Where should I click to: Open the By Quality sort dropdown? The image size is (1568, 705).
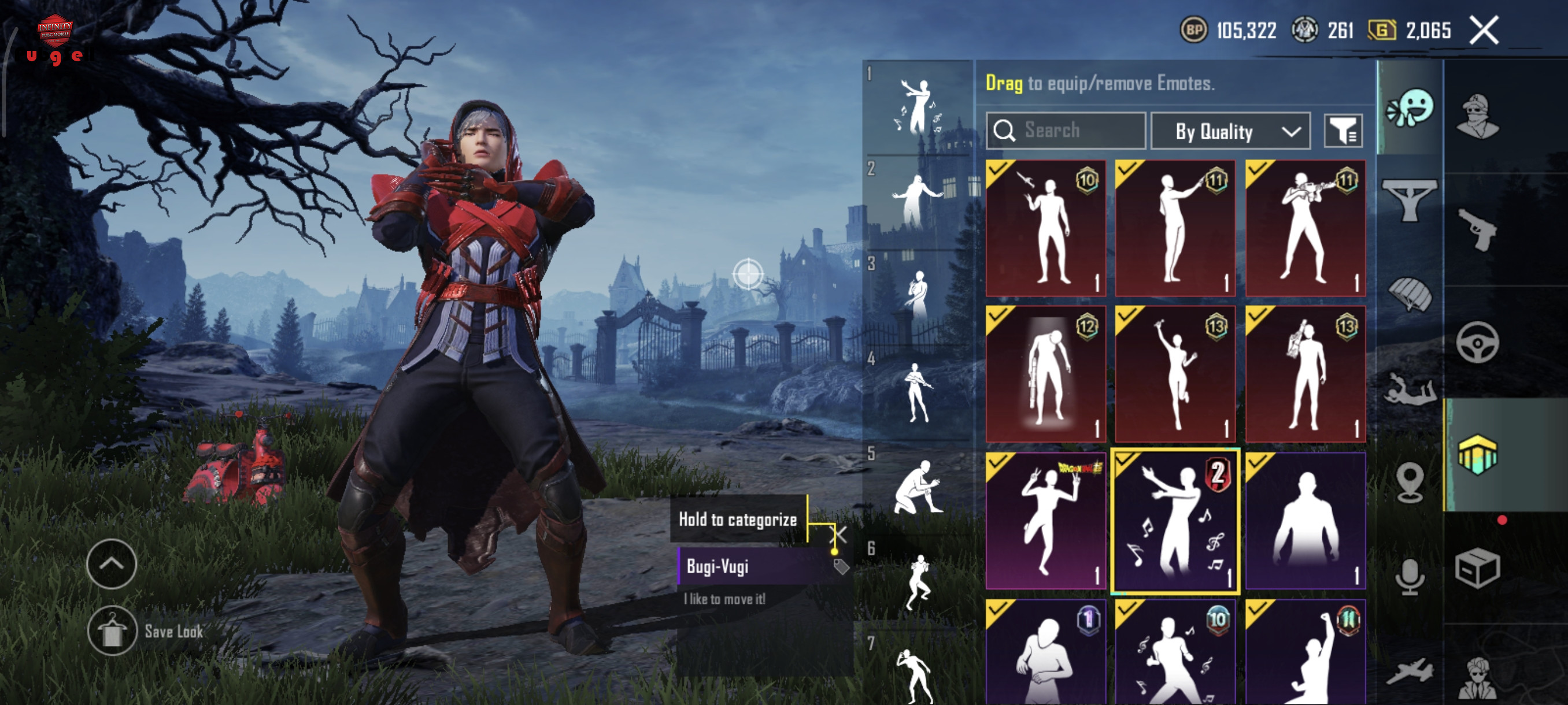pyautogui.click(x=1230, y=131)
